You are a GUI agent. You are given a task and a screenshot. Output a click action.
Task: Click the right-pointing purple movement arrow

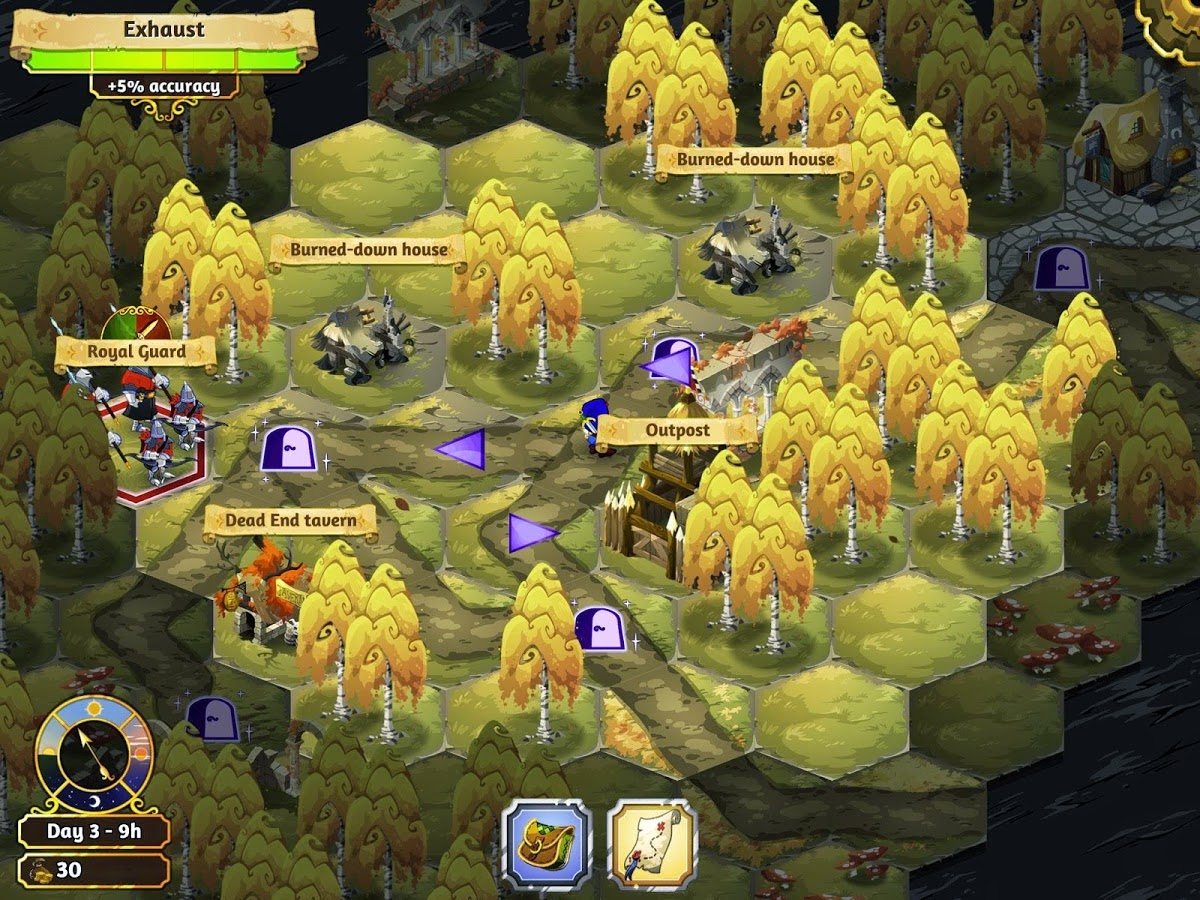(531, 533)
